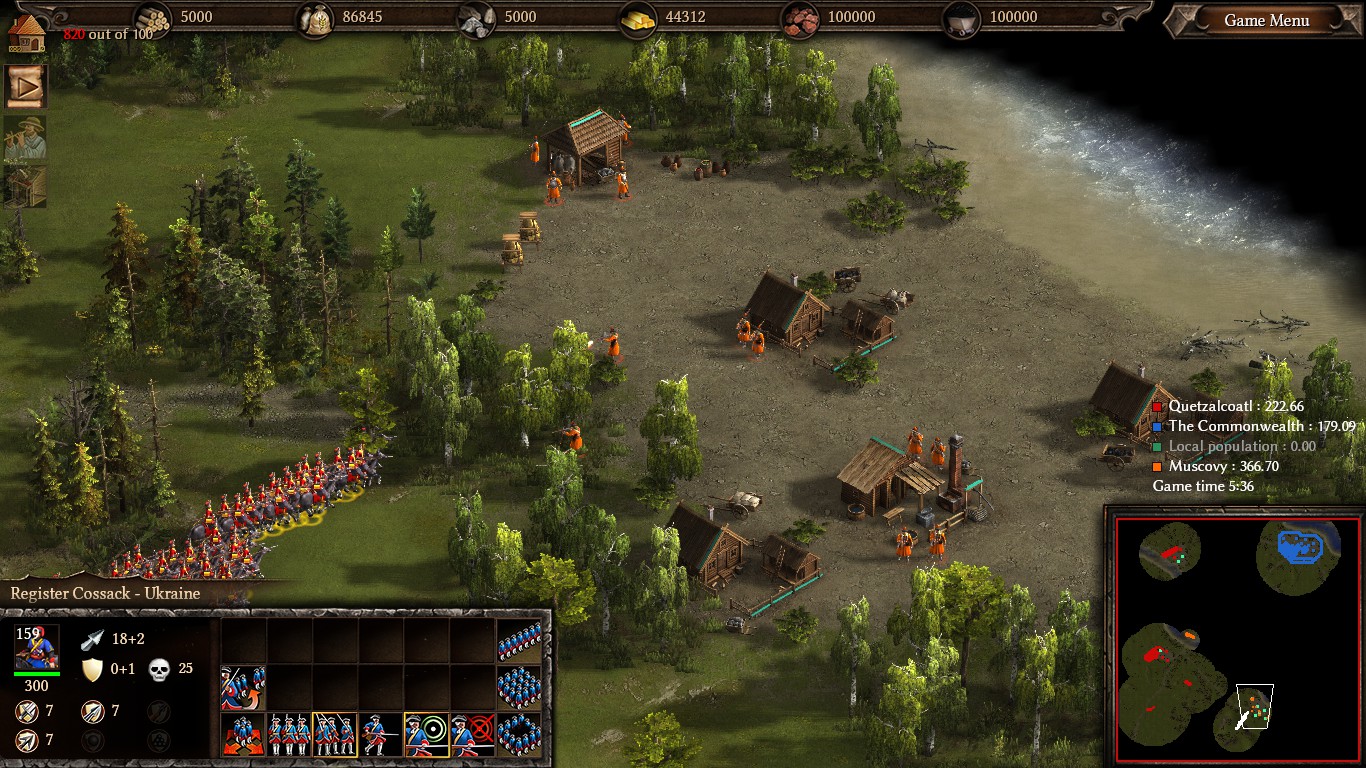Choose the square block formation icon

(519, 687)
